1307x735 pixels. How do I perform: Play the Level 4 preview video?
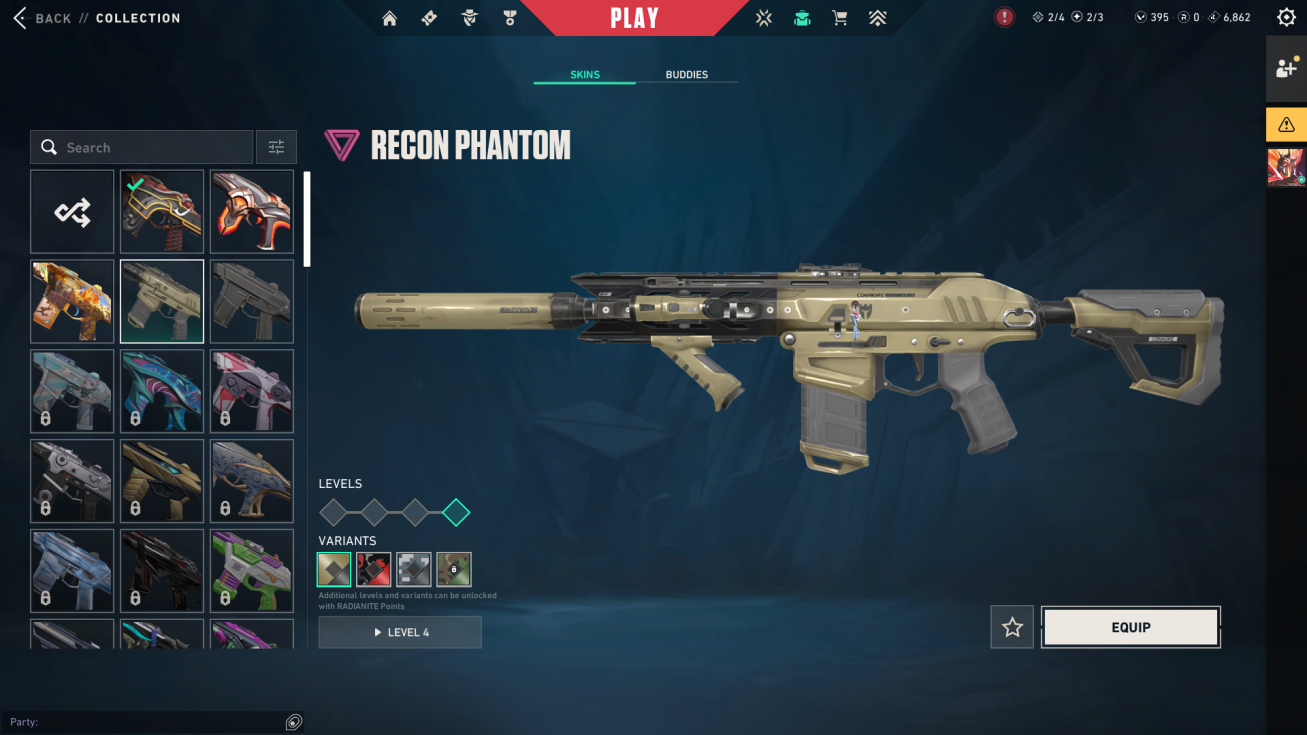400,632
